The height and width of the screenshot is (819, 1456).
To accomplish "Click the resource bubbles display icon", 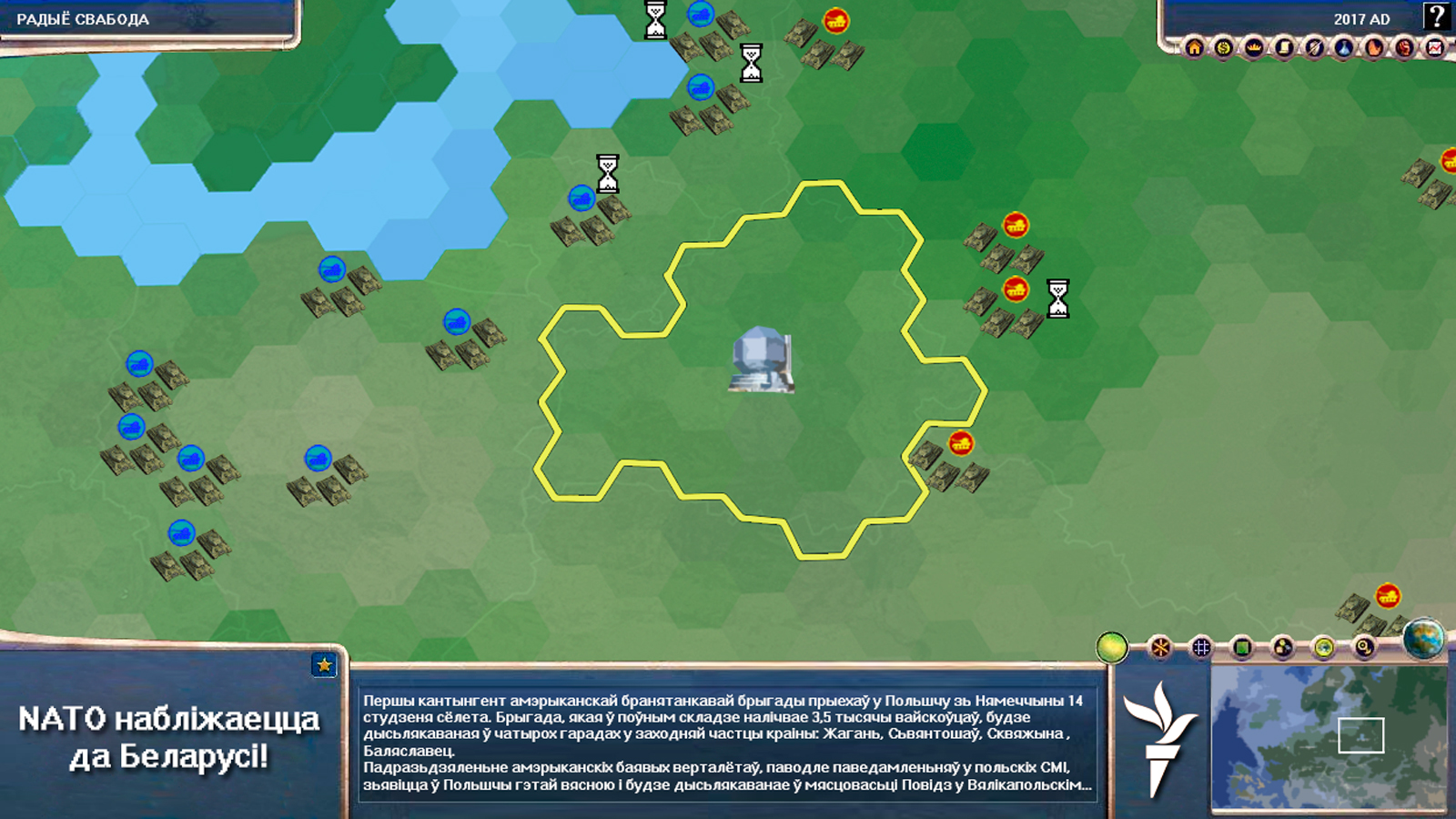I will point(1283,647).
